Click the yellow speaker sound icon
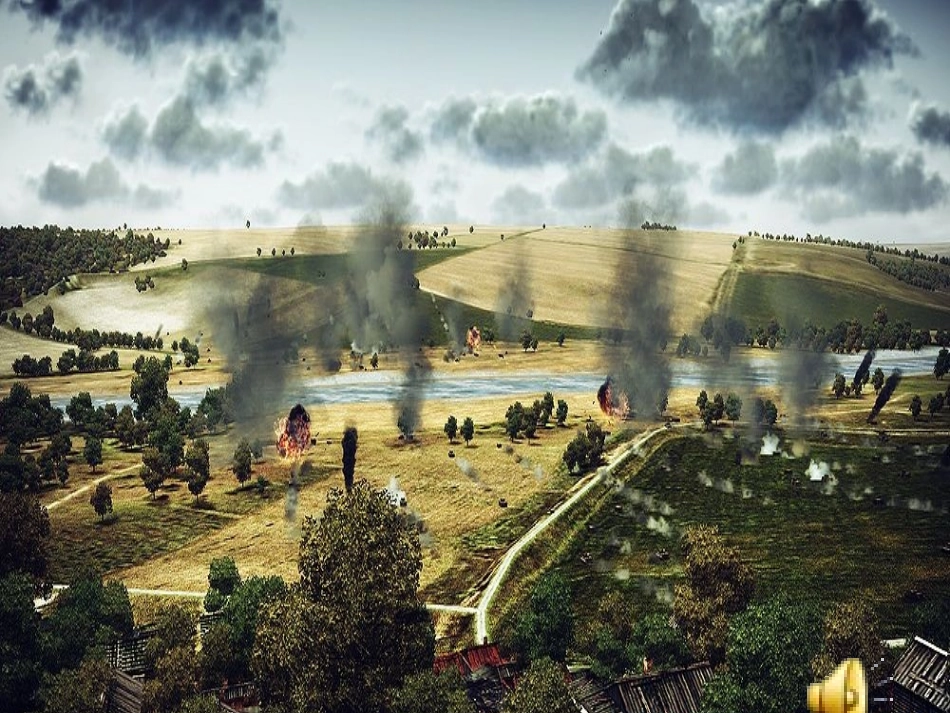This screenshot has height=713, width=950. tap(838, 686)
